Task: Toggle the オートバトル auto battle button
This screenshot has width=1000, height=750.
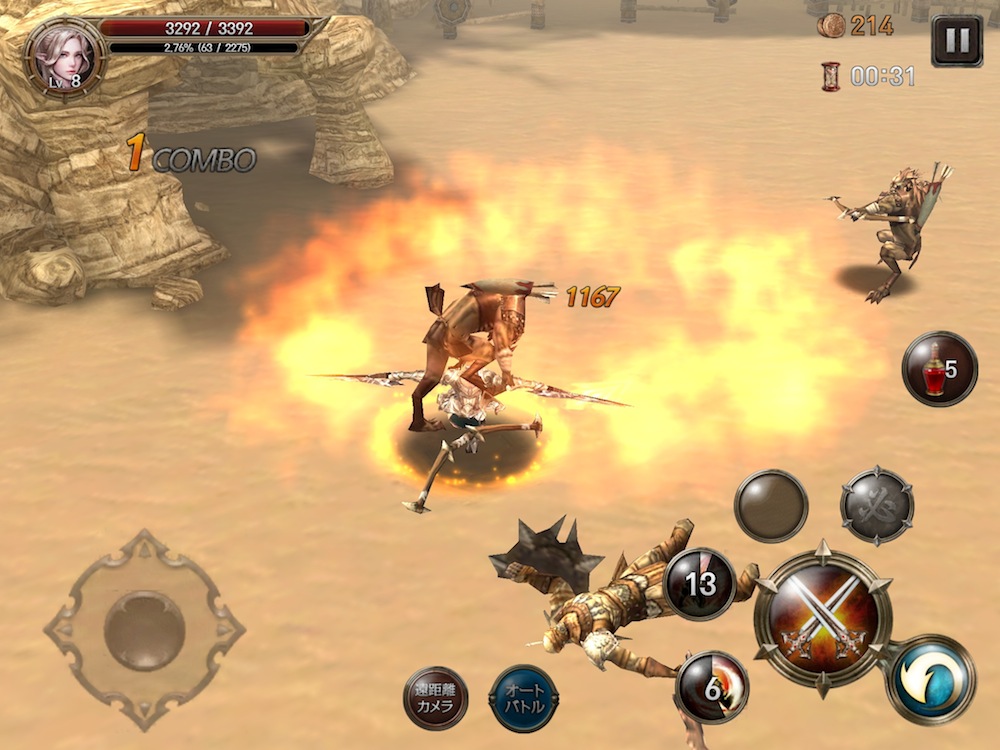Action: 524,698
